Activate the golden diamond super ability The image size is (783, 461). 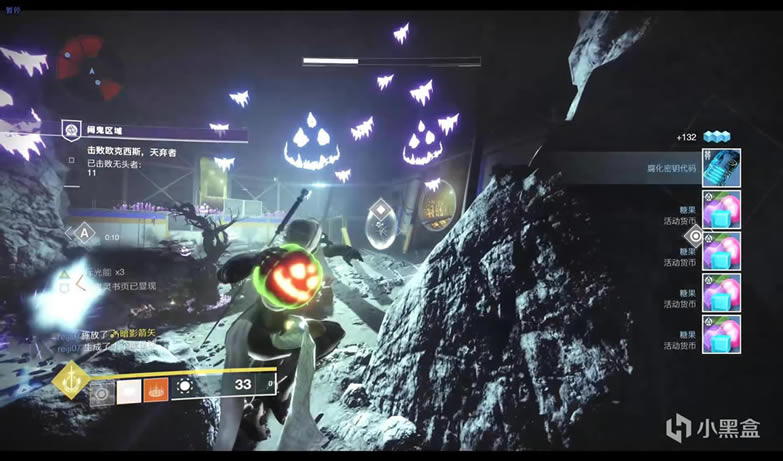[x=70, y=381]
